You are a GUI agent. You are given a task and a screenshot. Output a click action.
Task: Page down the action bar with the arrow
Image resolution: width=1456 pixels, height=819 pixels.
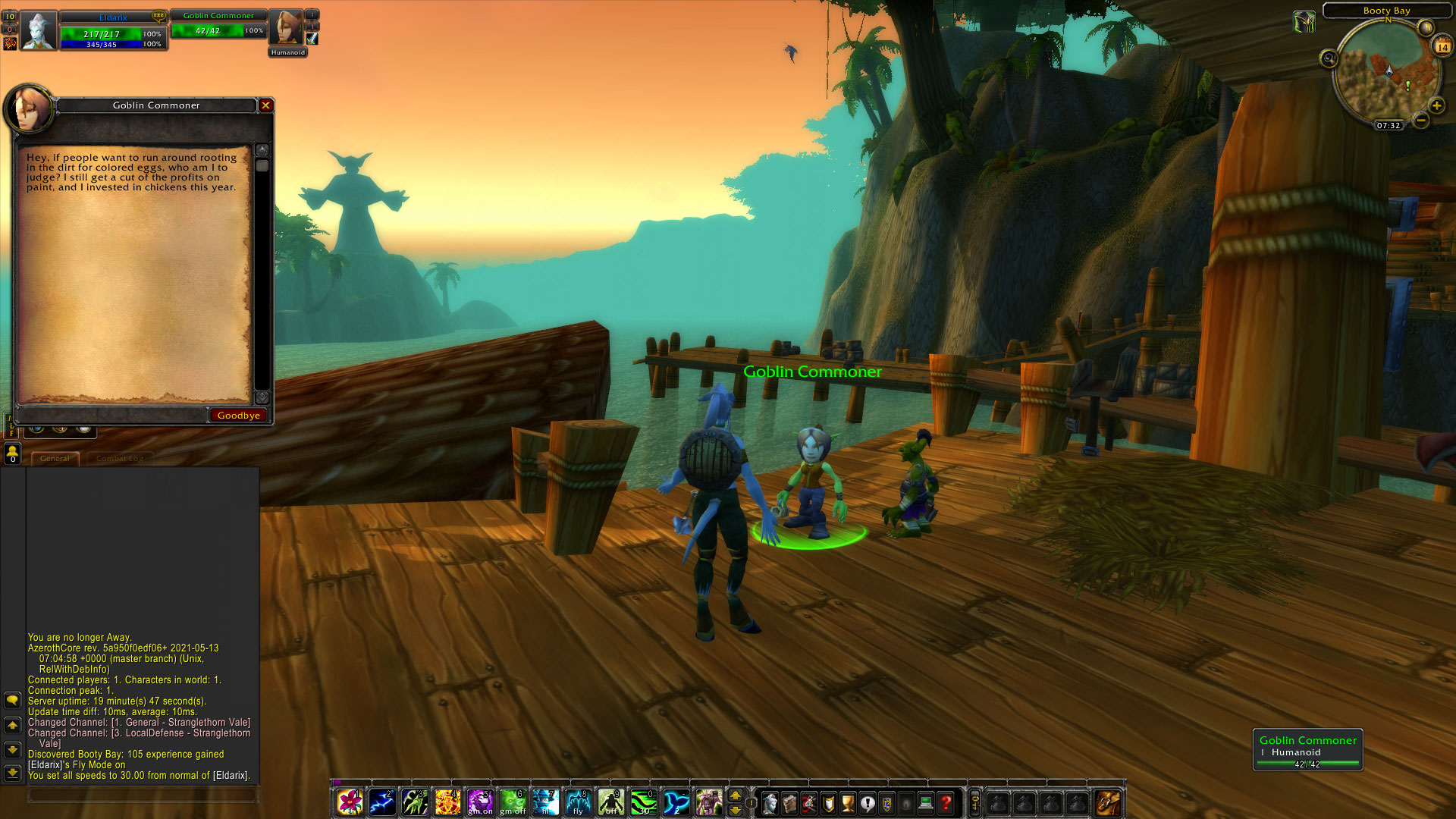pos(733,810)
